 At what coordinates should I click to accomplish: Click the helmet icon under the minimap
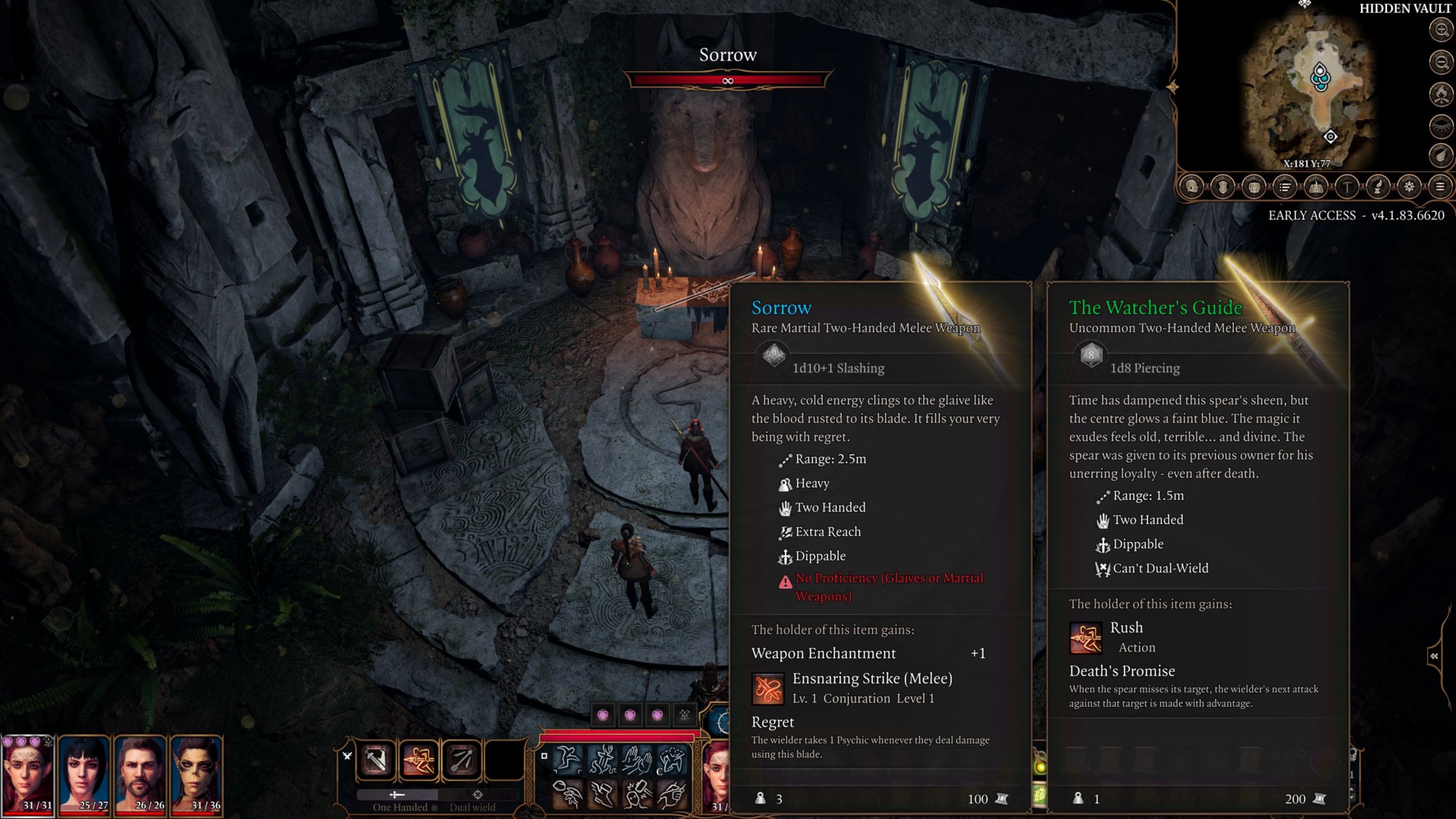coord(1192,187)
